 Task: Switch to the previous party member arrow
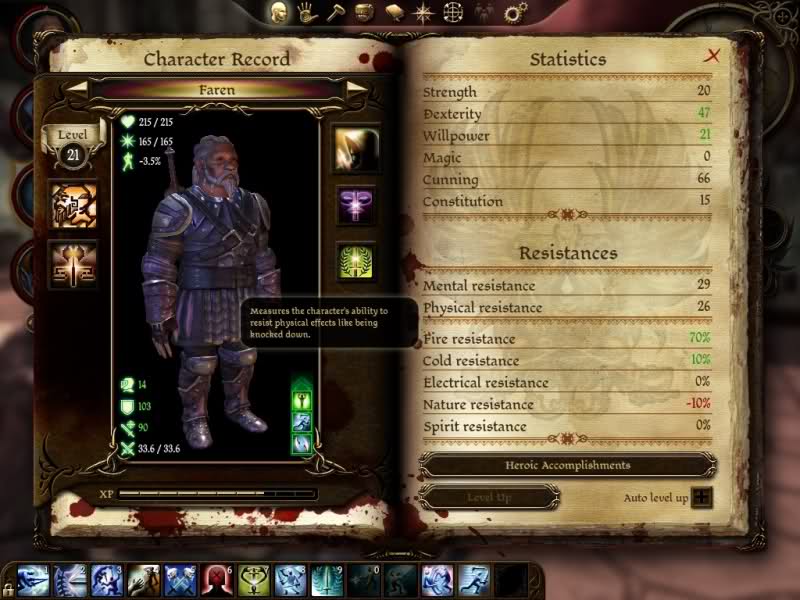77,89
